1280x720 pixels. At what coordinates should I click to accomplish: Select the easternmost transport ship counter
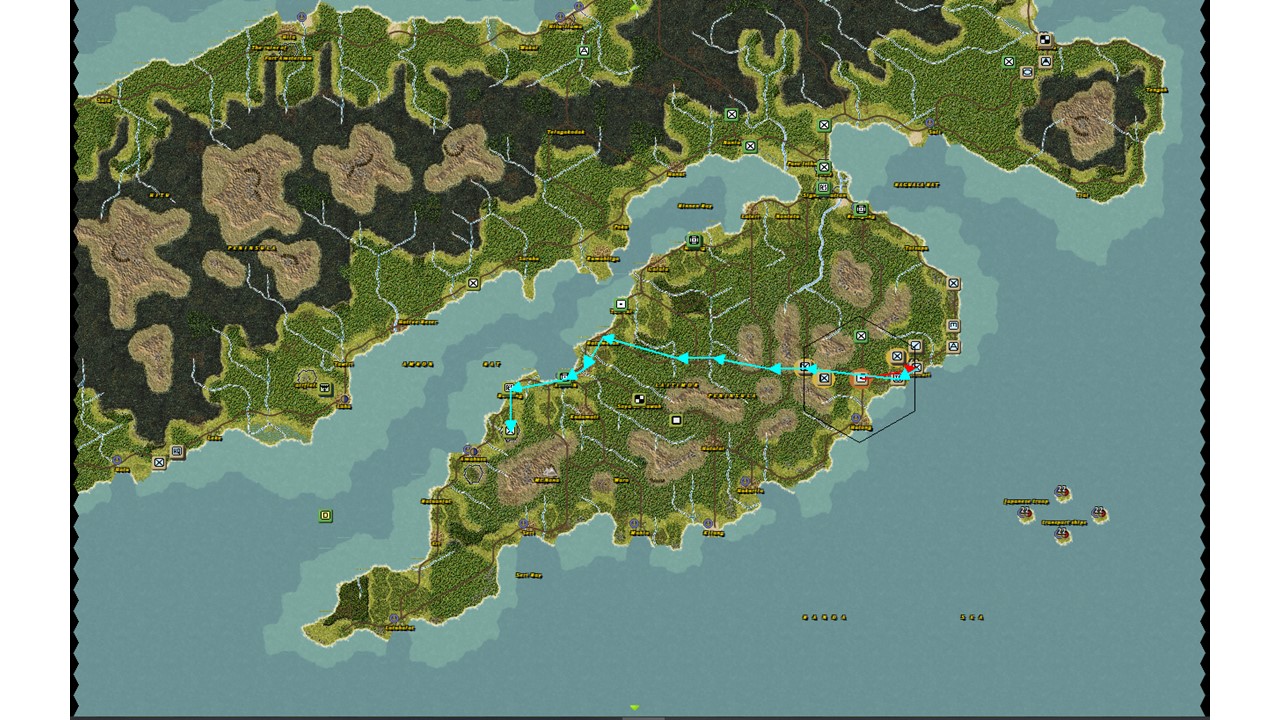coord(1097,513)
